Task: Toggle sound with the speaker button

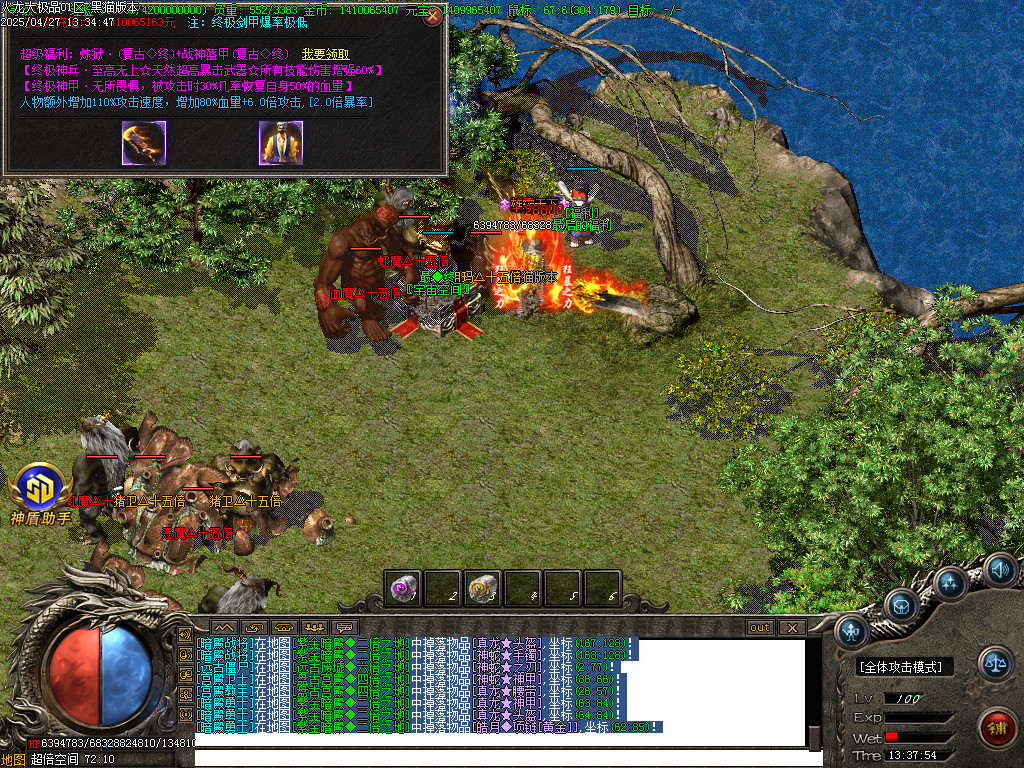Action: pyautogui.click(x=999, y=570)
